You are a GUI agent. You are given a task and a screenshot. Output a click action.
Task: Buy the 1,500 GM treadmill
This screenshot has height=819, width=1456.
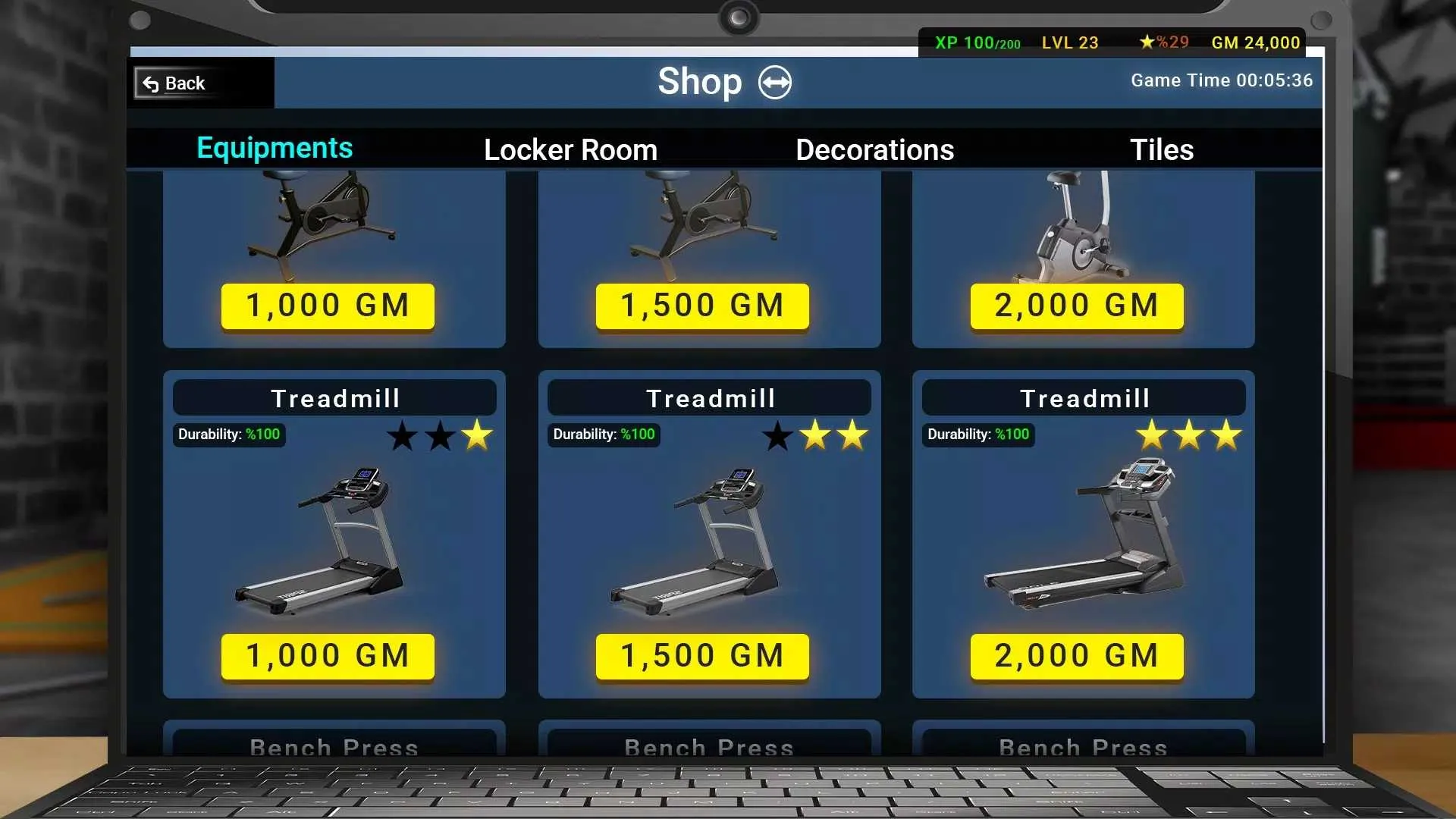tap(701, 655)
